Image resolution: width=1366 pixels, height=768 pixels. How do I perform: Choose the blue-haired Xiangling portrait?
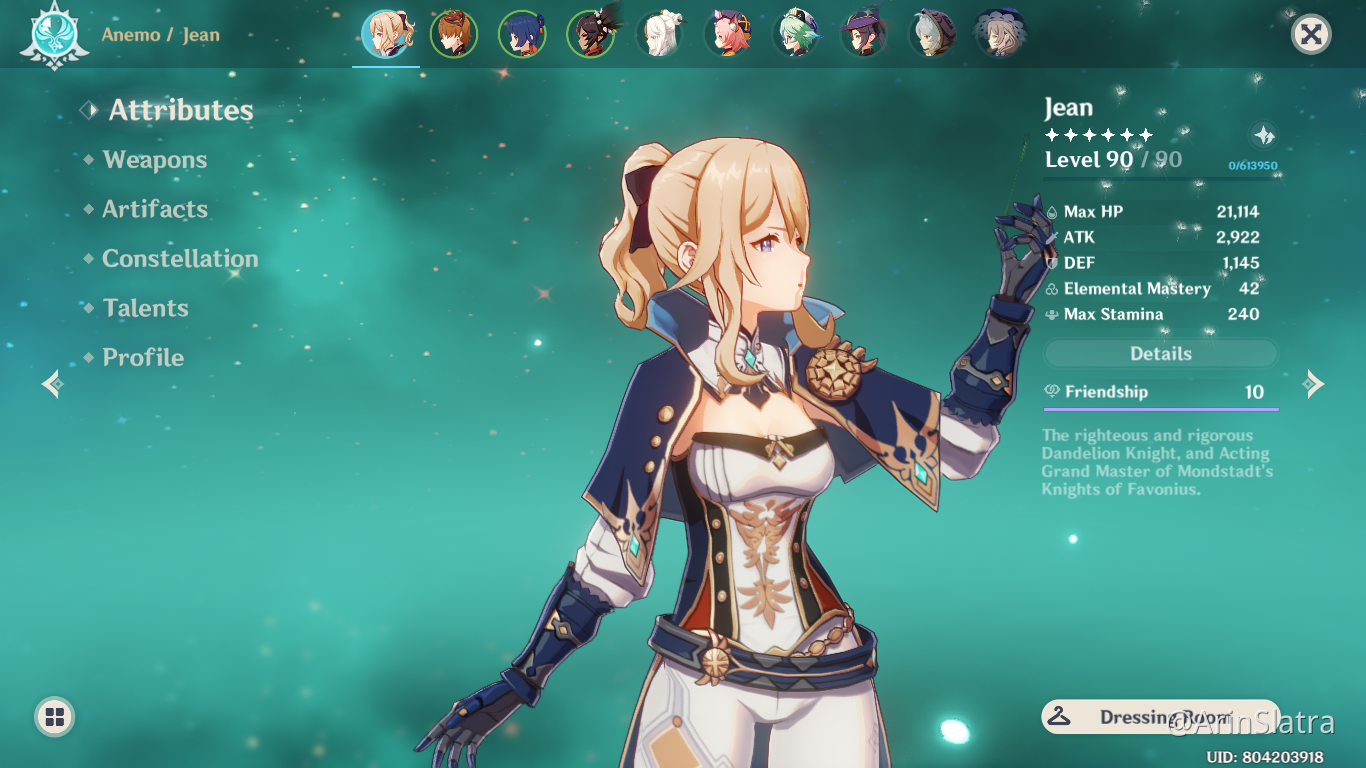(x=522, y=35)
